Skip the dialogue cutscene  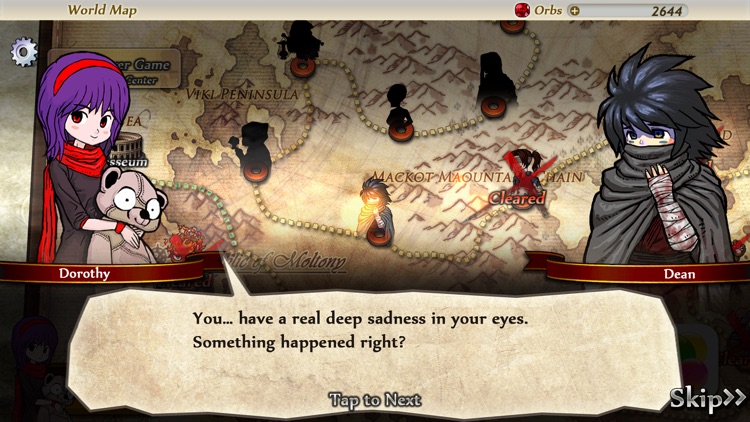point(707,400)
